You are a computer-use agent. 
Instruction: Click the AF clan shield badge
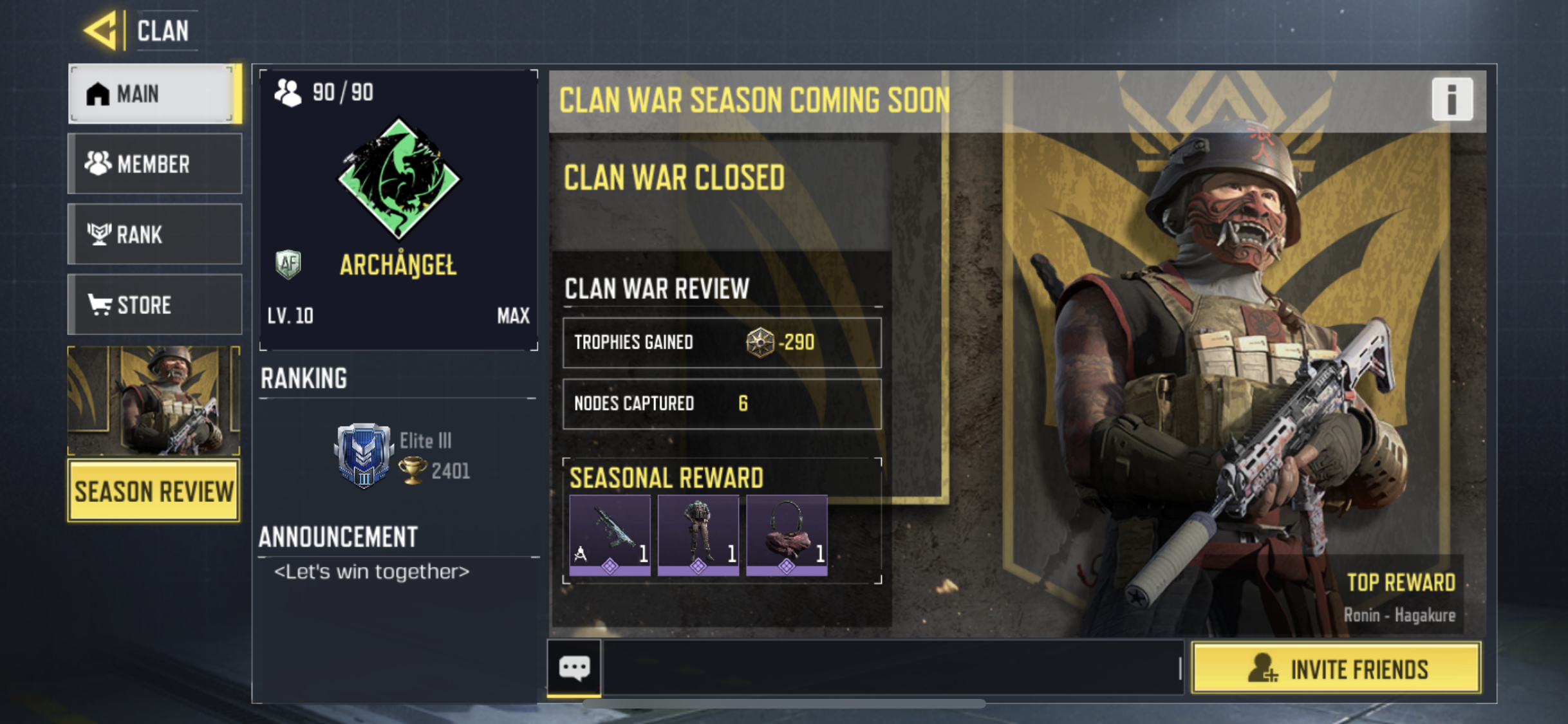click(288, 264)
